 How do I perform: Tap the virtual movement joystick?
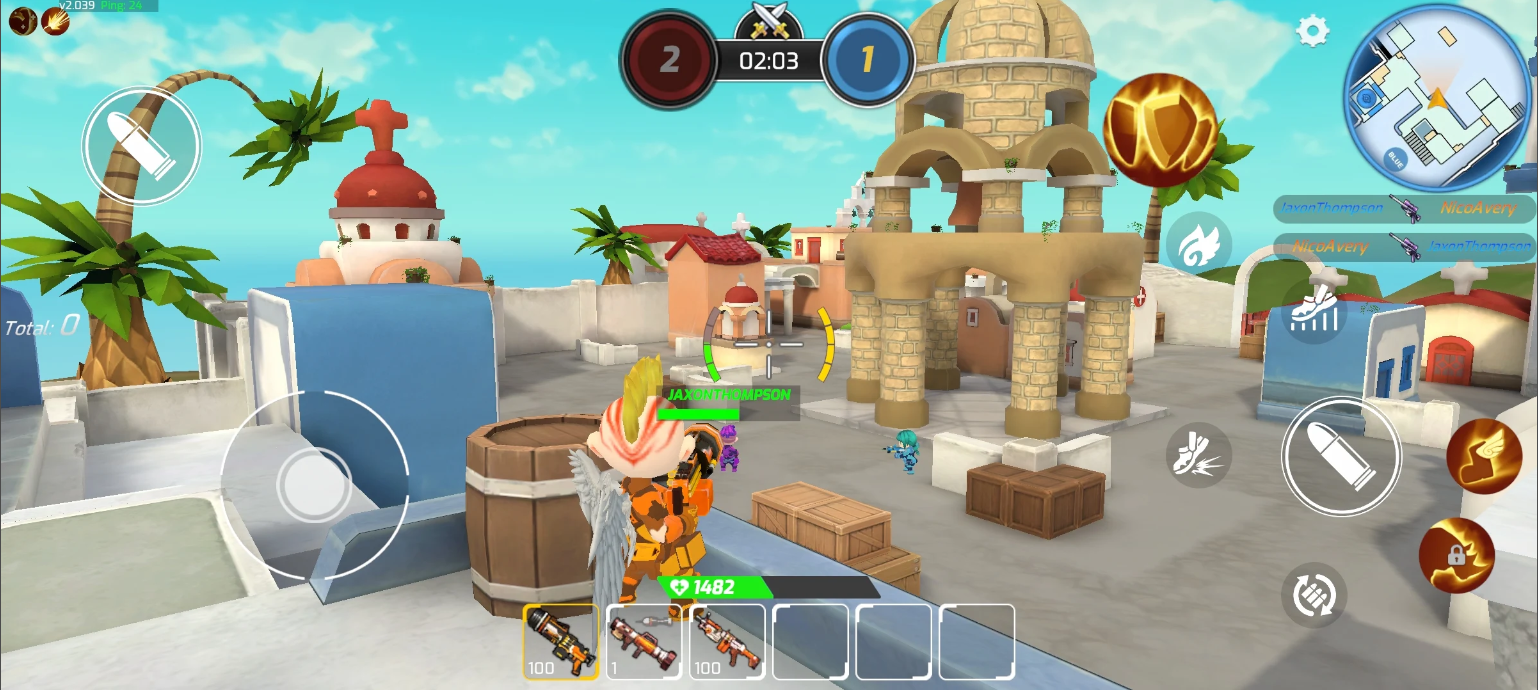click(313, 485)
